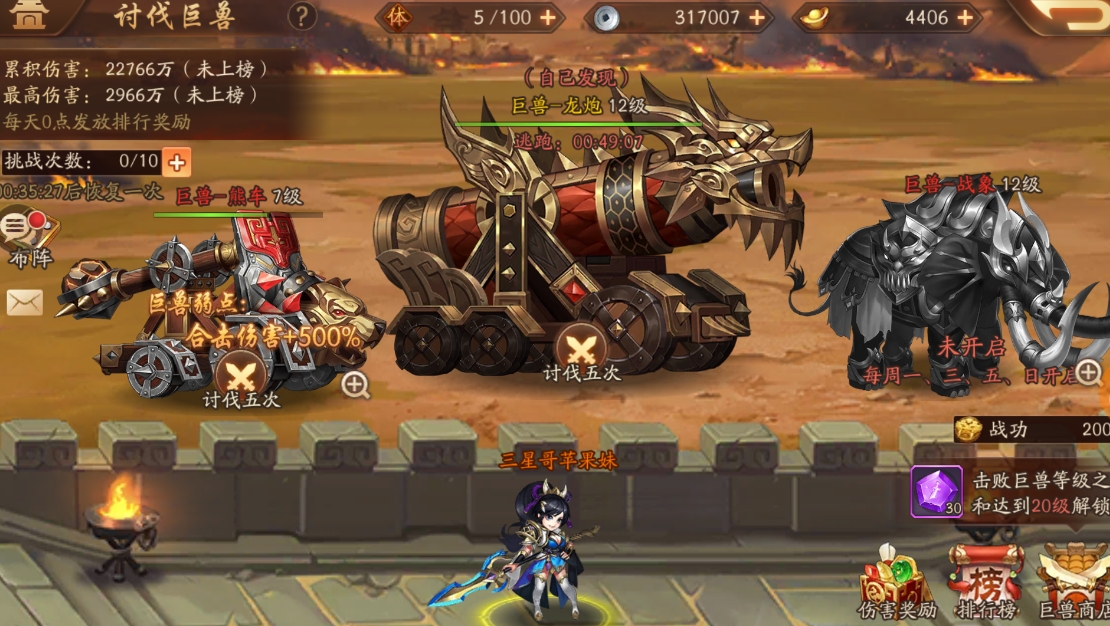Screen dimensions: 1110x626
Task: Inspect War Elephant with magnifier icon
Action: (x=1088, y=373)
